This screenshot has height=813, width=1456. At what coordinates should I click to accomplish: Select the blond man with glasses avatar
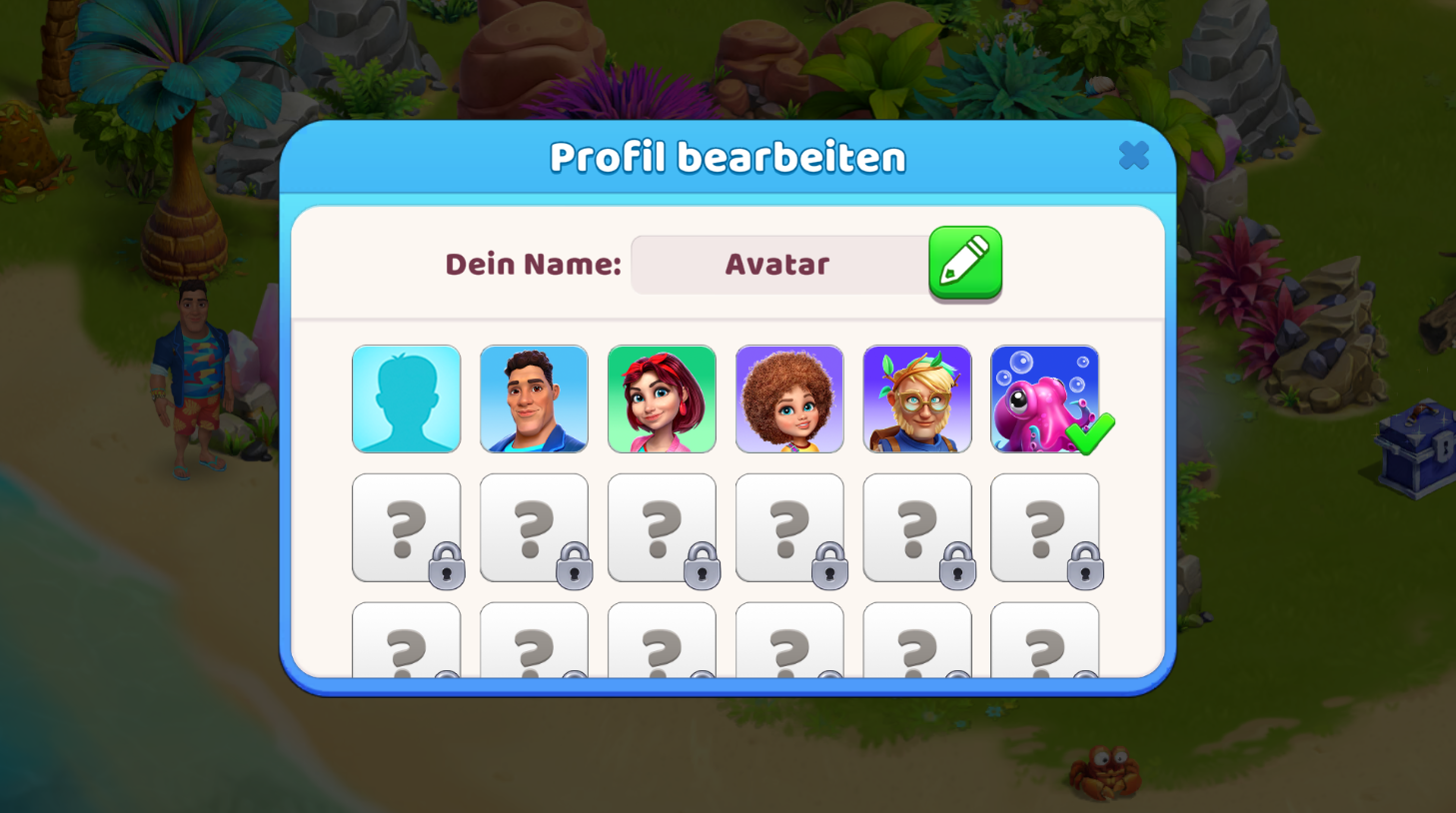coord(917,400)
